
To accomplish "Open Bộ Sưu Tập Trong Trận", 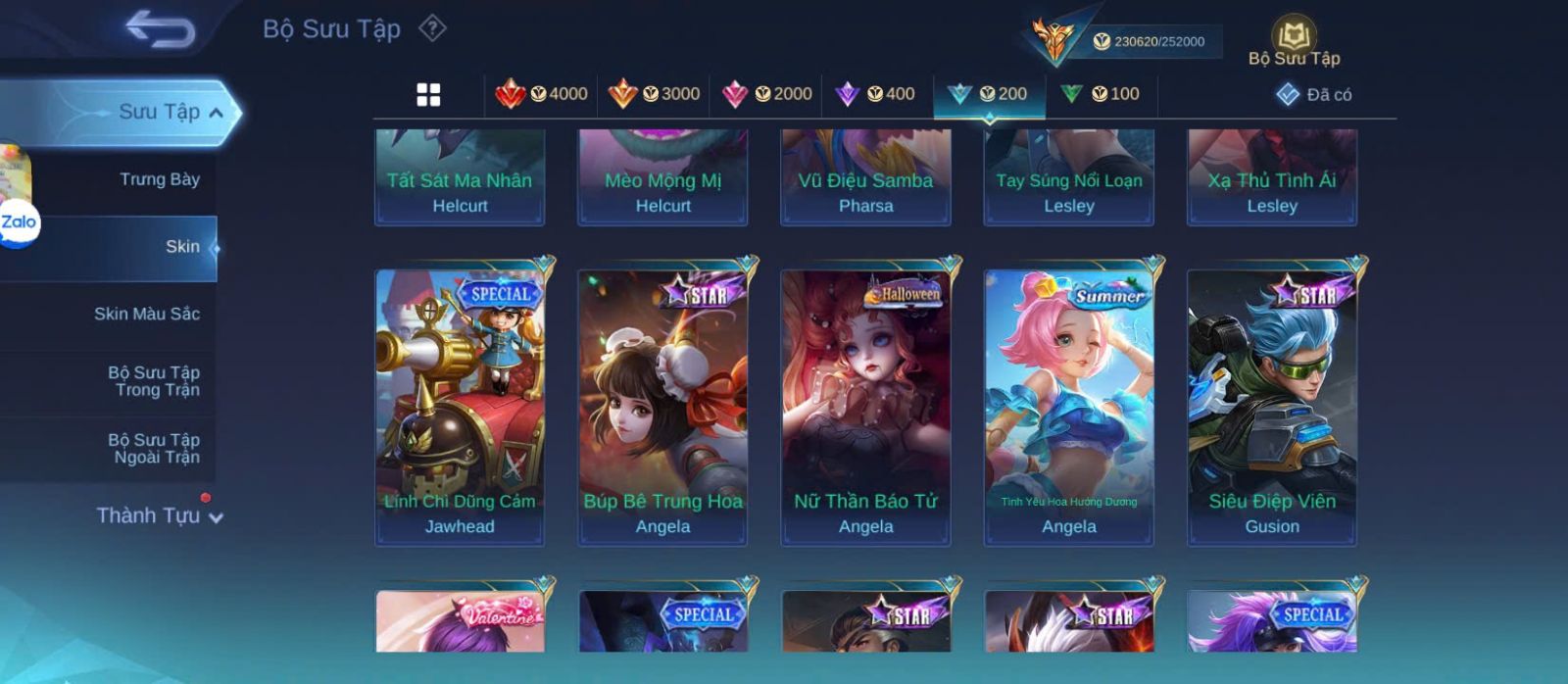I will click(x=154, y=381).
